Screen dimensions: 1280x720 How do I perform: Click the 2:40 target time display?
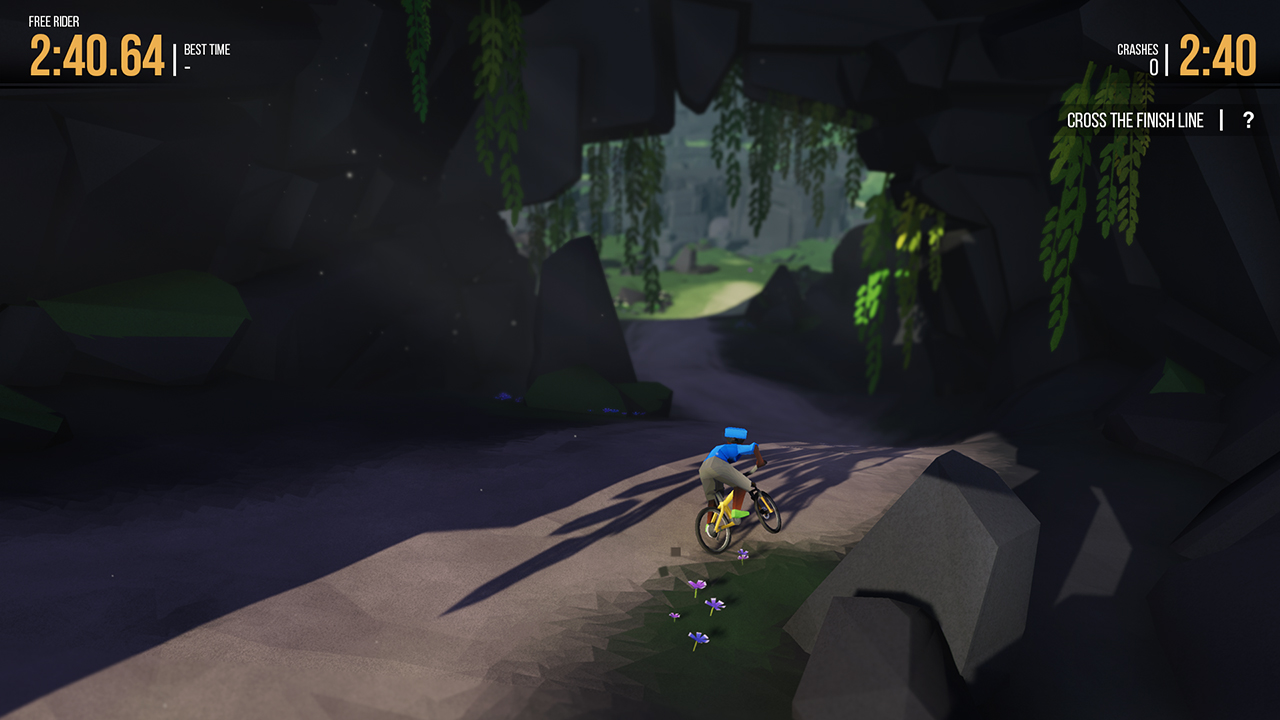pos(1217,57)
